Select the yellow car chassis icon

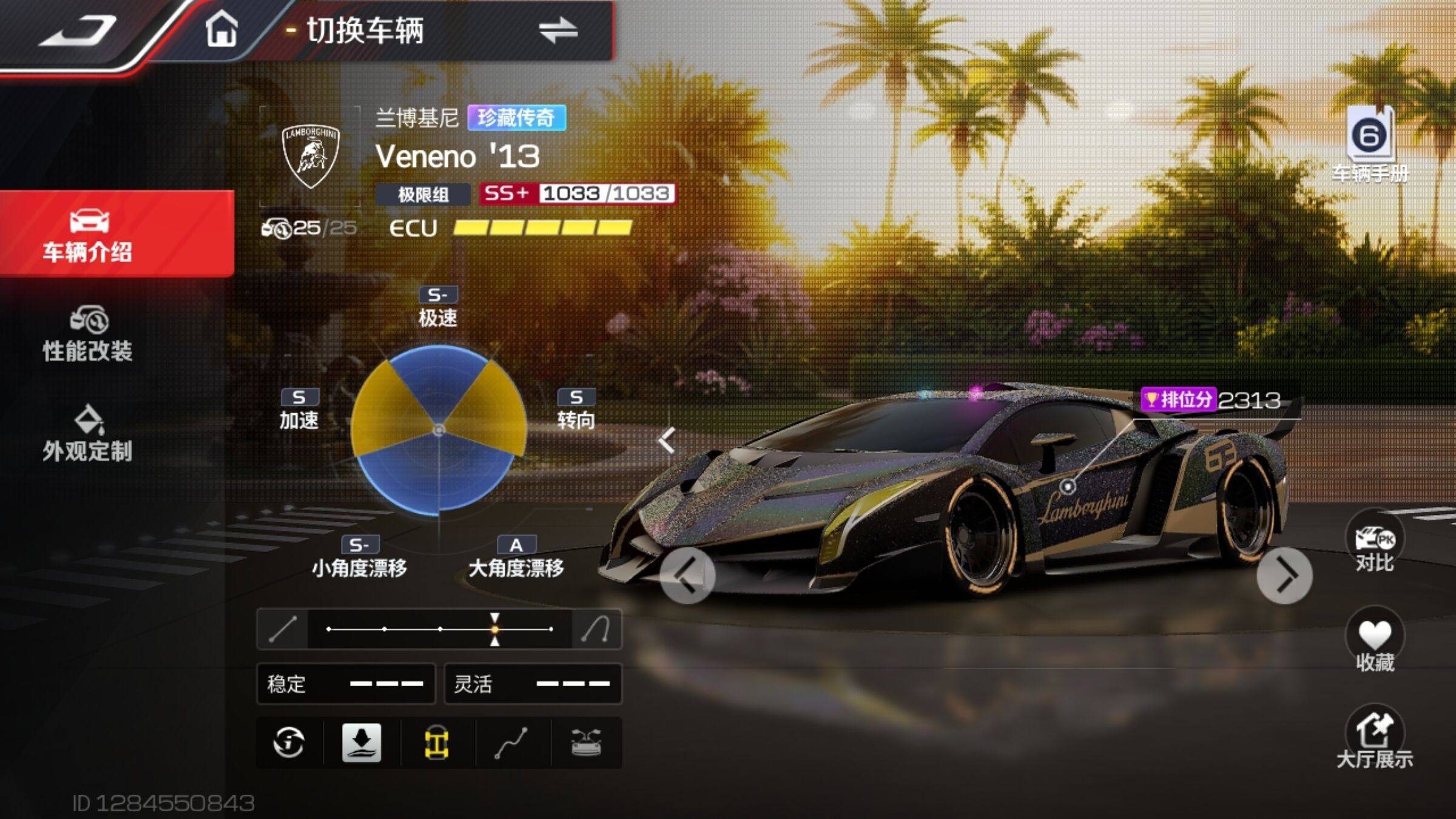tap(436, 743)
